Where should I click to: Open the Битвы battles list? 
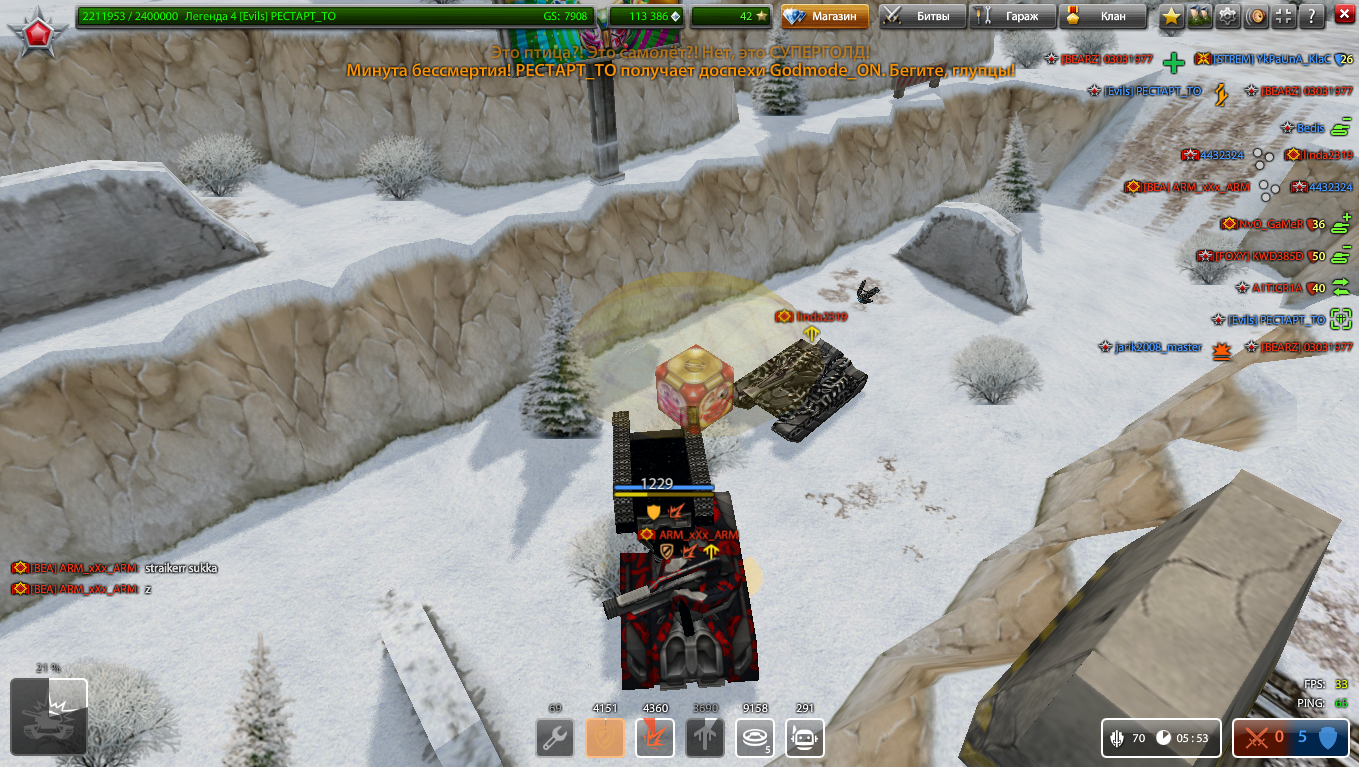922,16
